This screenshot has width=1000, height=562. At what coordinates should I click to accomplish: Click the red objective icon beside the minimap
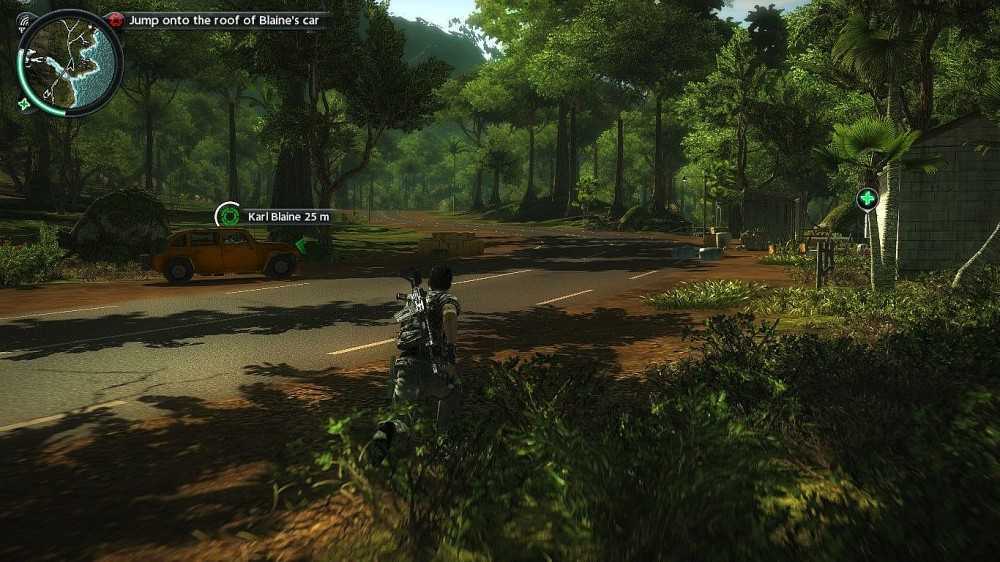point(116,20)
